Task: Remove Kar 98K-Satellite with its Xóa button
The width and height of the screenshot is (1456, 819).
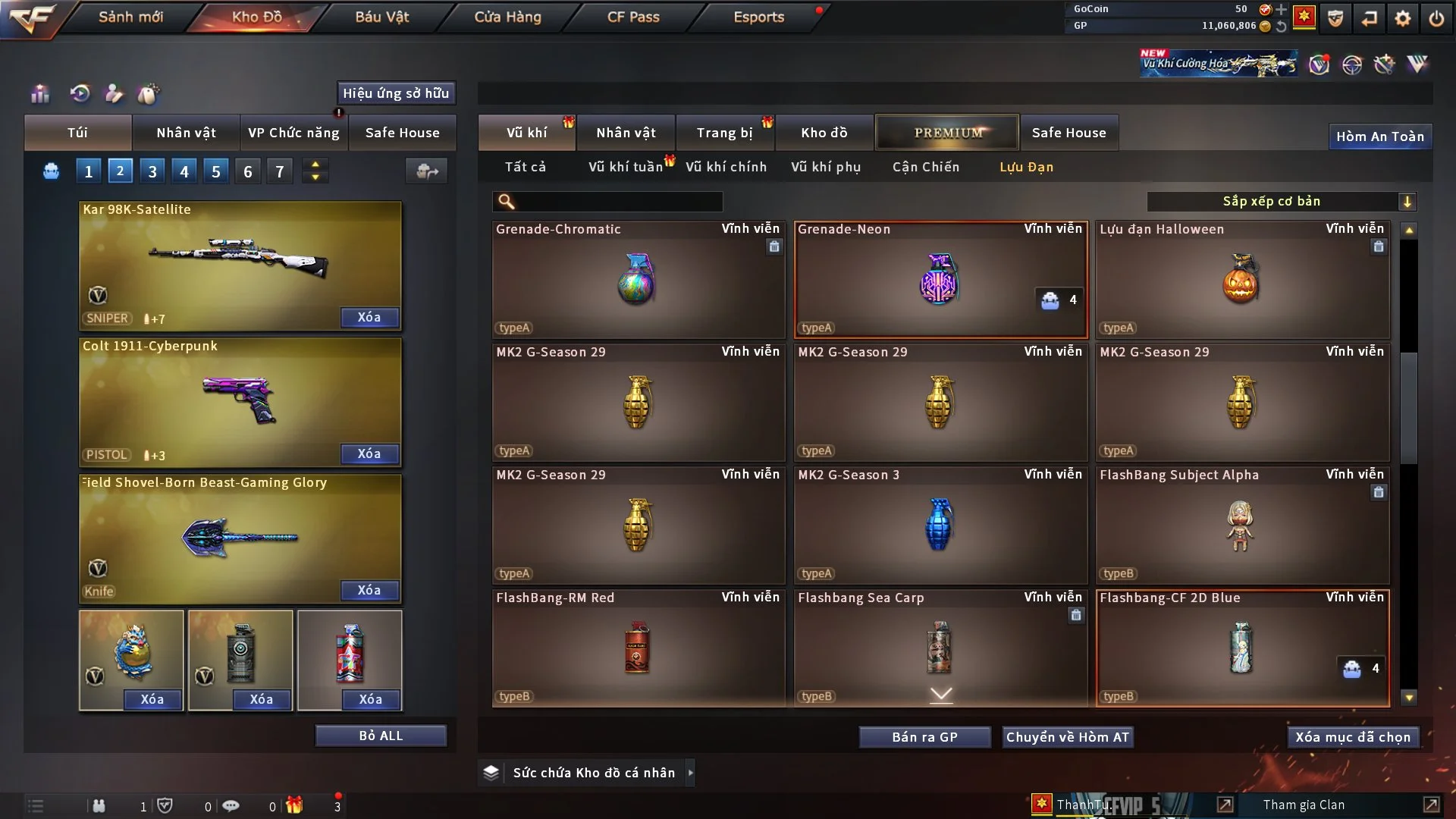Action: [x=369, y=317]
